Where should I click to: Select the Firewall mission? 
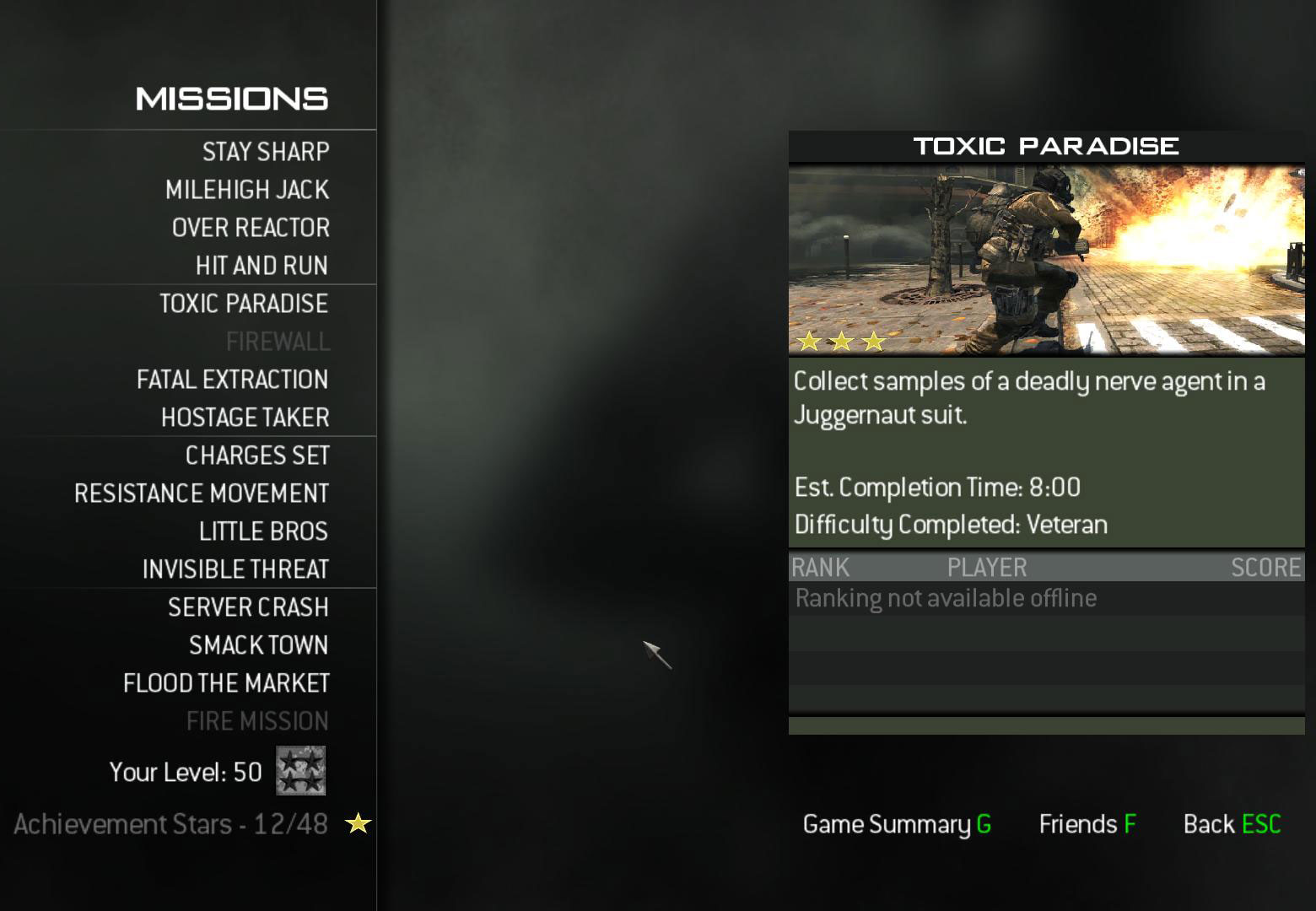coord(278,342)
